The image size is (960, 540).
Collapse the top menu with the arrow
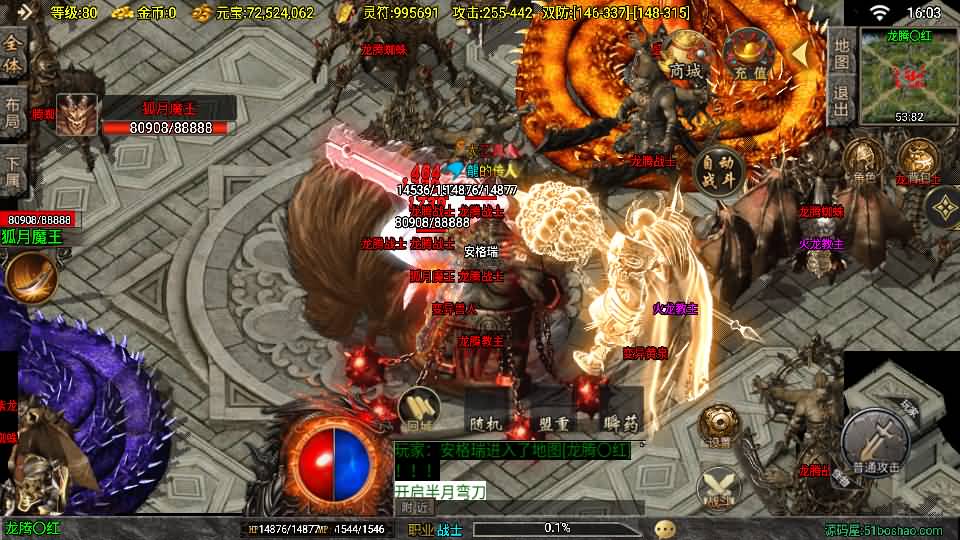point(800,50)
